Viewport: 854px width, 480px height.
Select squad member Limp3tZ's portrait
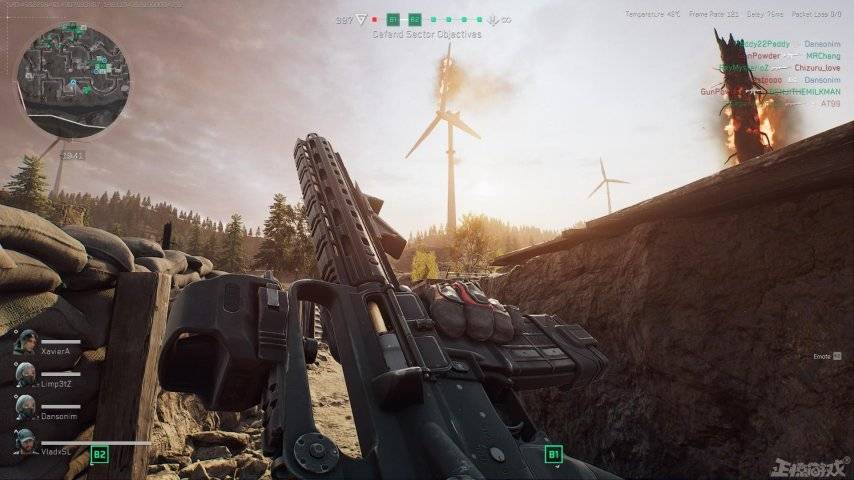coord(26,374)
